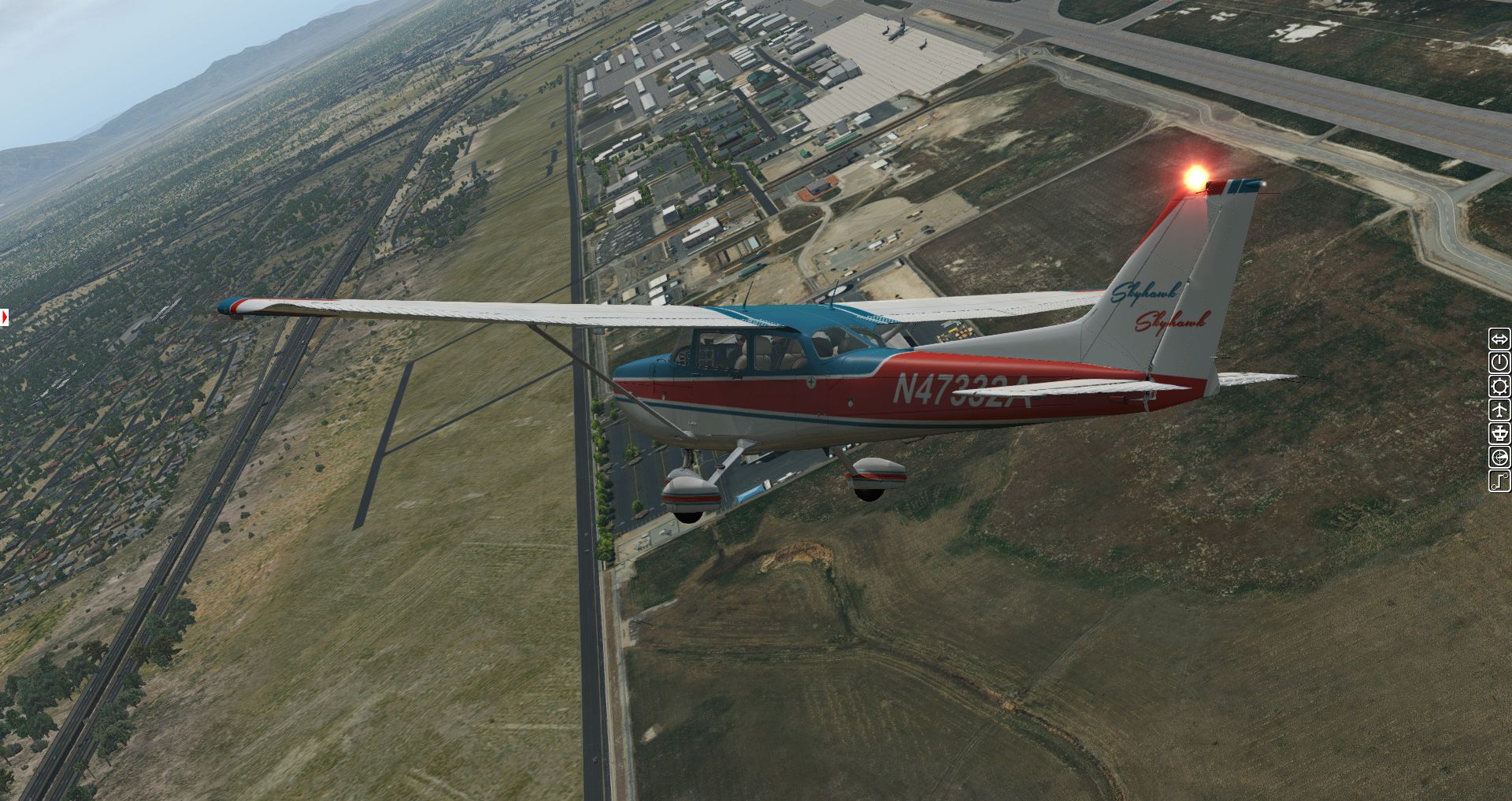
Task: Open the control tower icon panel
Action: (x=1499, y=433)
